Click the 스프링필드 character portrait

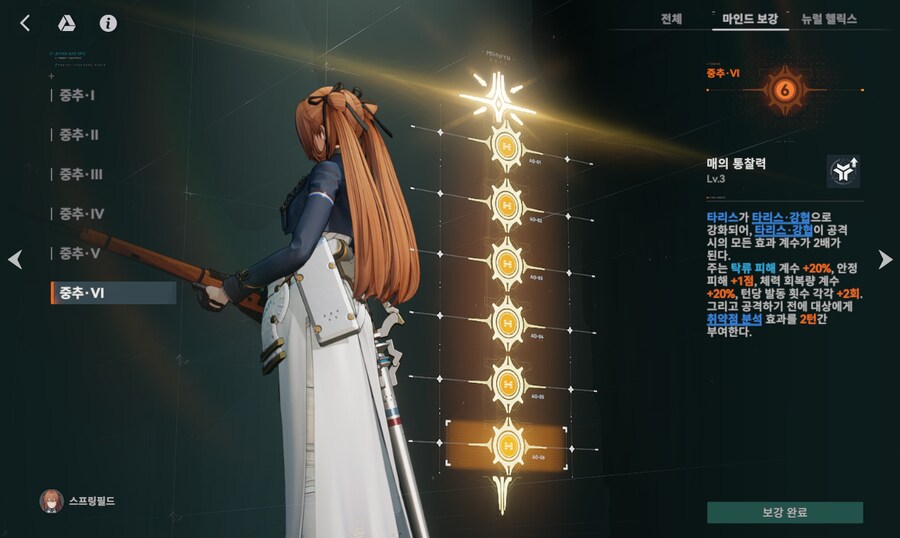(x=51, y=501)
